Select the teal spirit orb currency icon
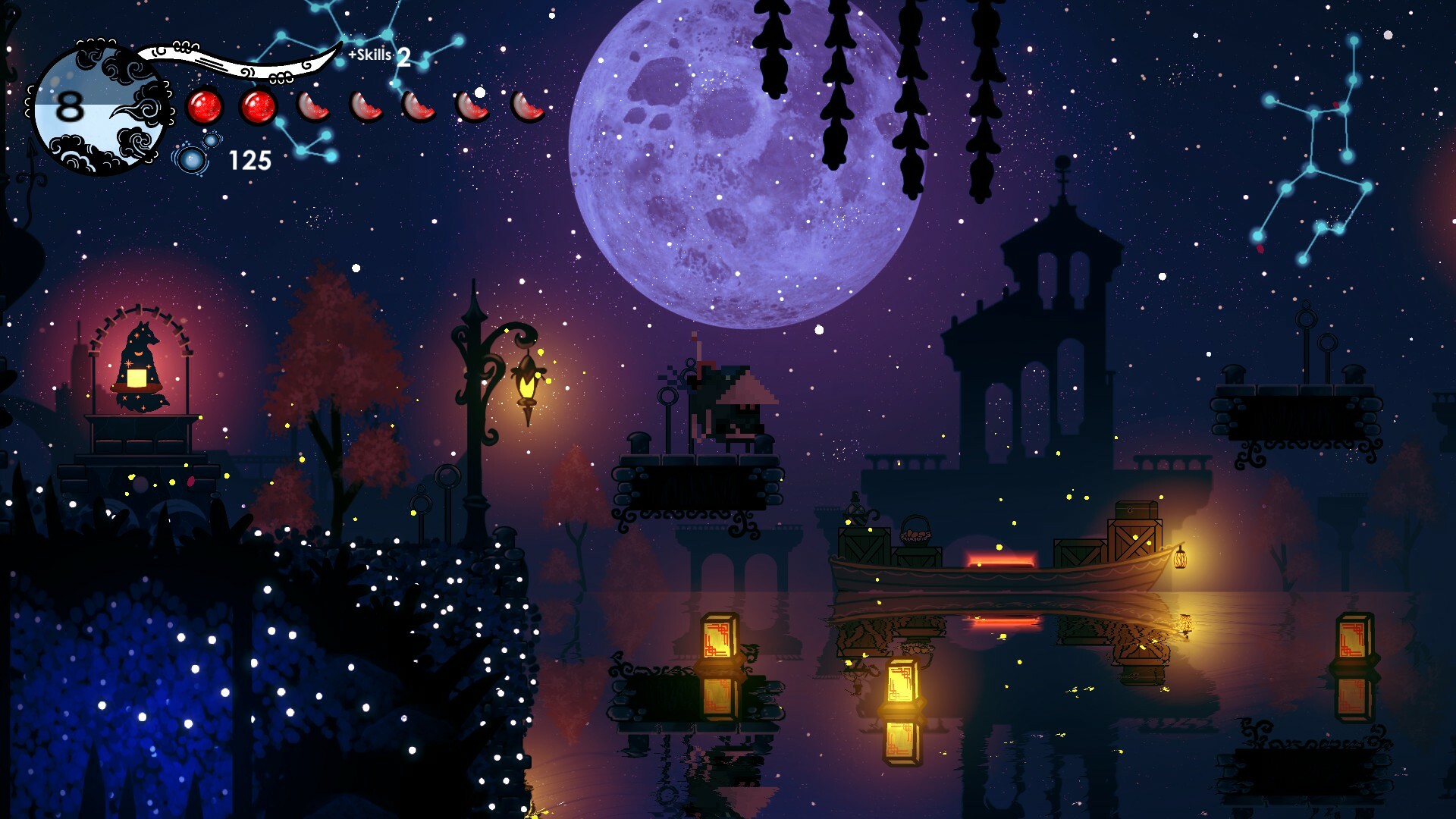This screenshot has height=819, width=1456. (x=192, y=159)
